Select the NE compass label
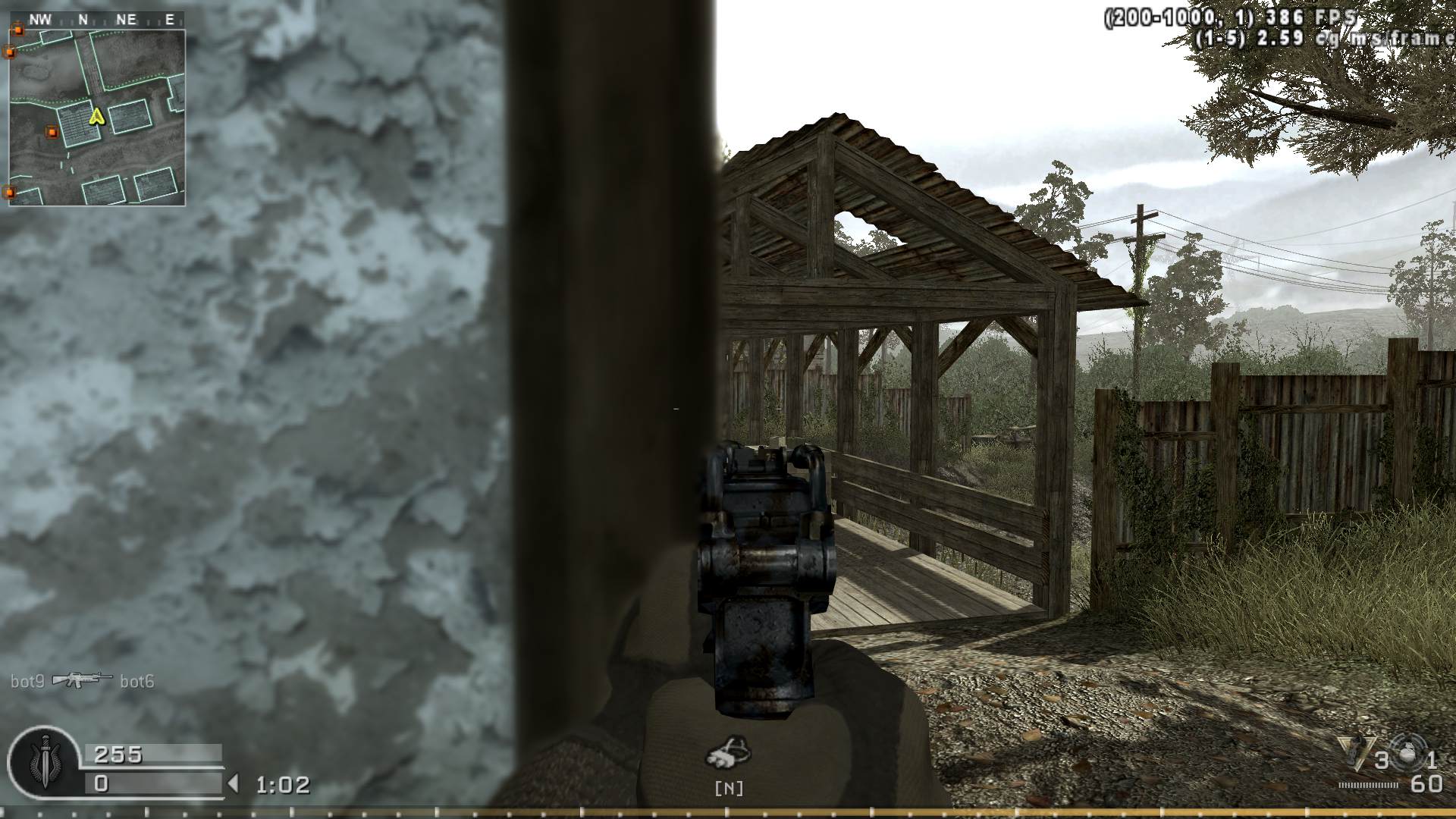The height and width of the screenshot is (819, 1456). coord(126,18)
